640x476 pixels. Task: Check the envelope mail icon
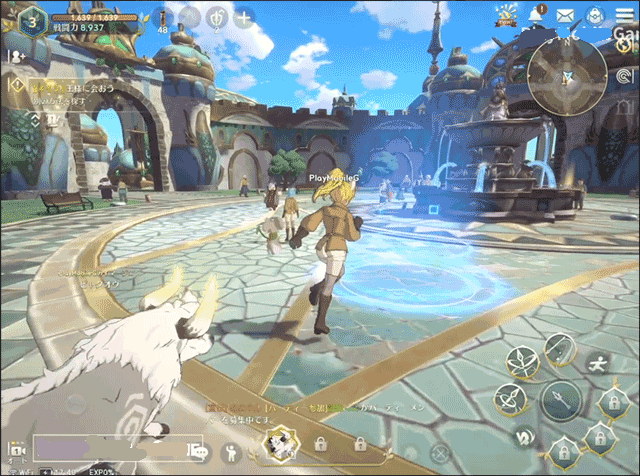565,15
